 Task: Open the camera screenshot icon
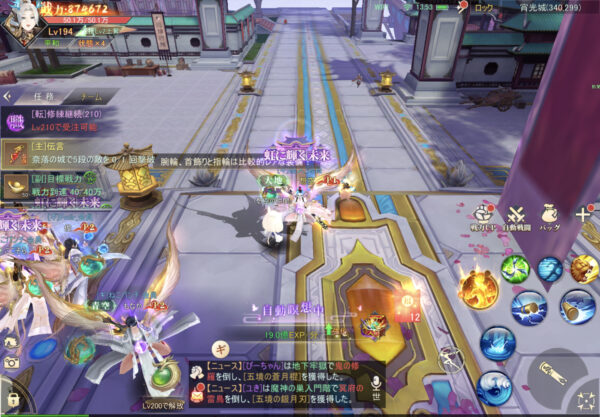[x=11, y=364]
